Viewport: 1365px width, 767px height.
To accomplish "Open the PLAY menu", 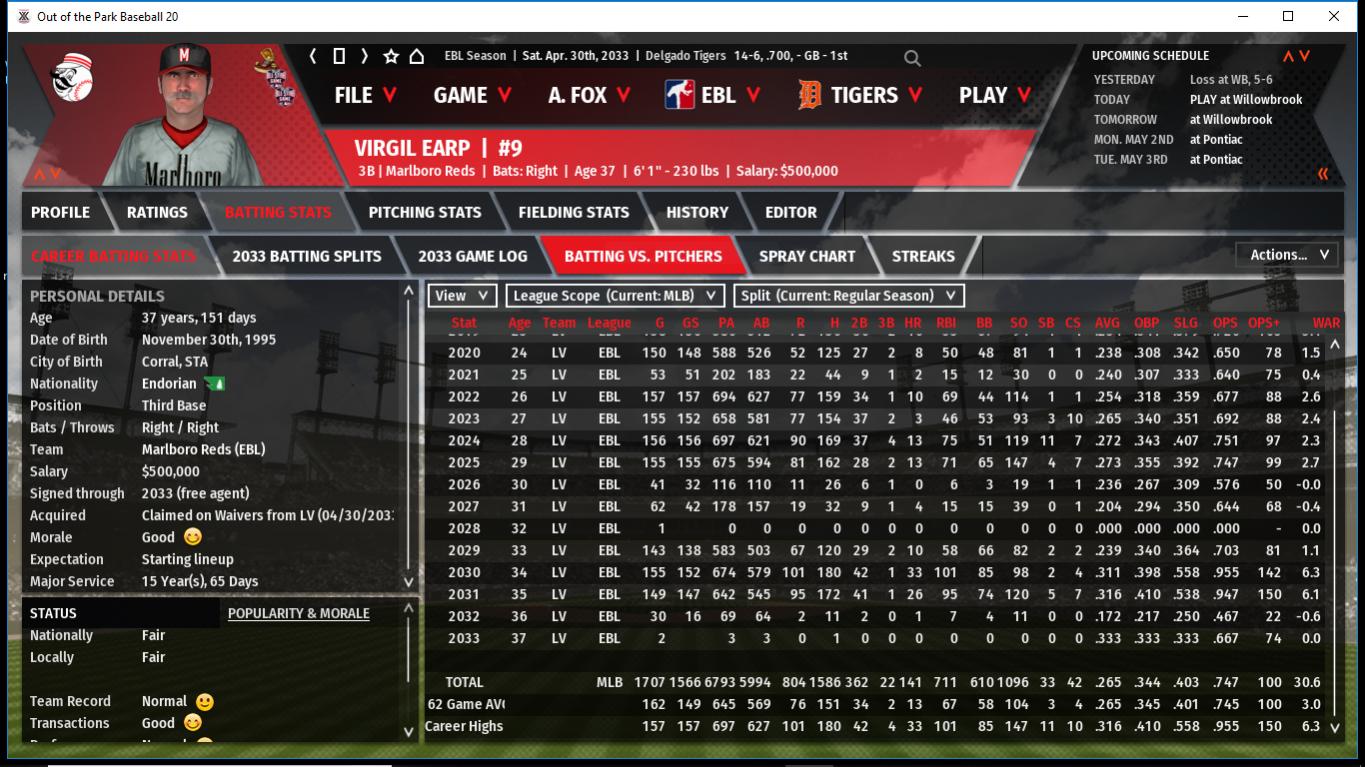I will tap(995, 95).
